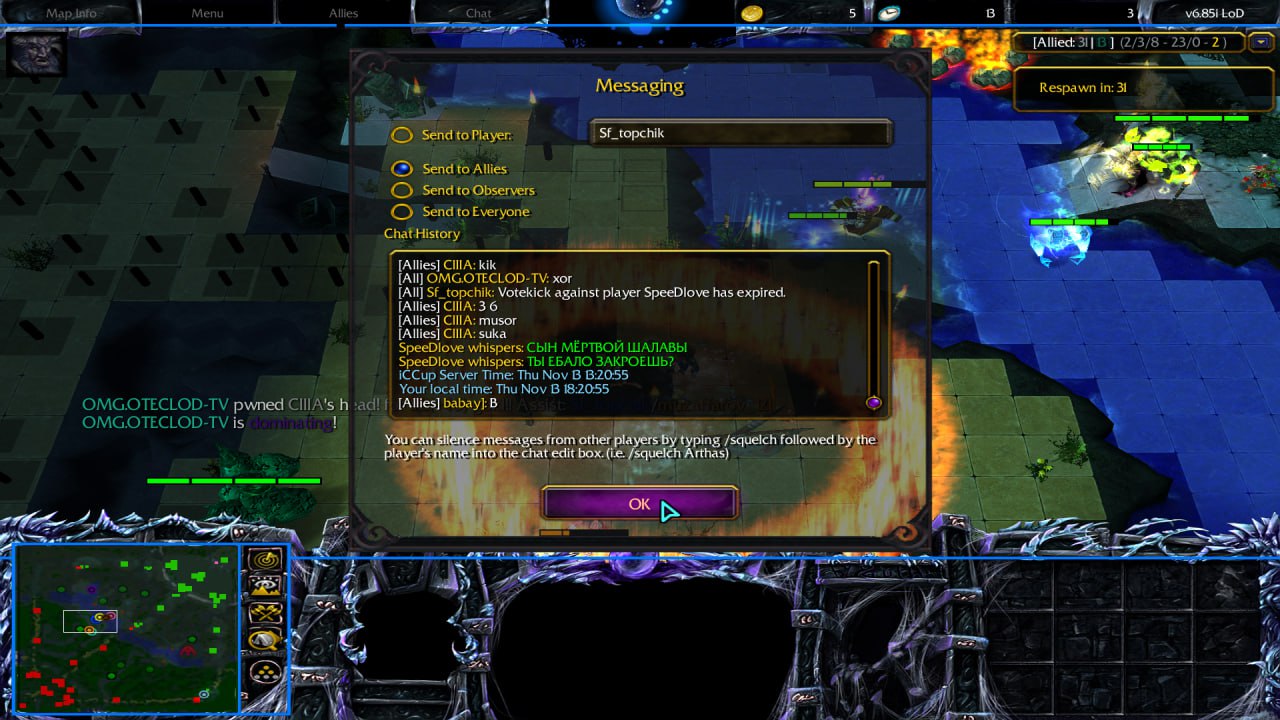Click the player name field showing Sf_topchik
The height and width of the screenshot is (720, 1280).
click(x=740, y=133)
